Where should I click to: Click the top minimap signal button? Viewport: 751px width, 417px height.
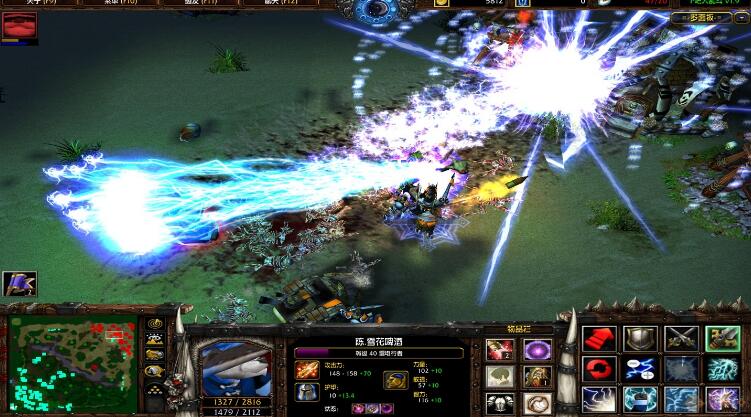click(x=155, y=324)
